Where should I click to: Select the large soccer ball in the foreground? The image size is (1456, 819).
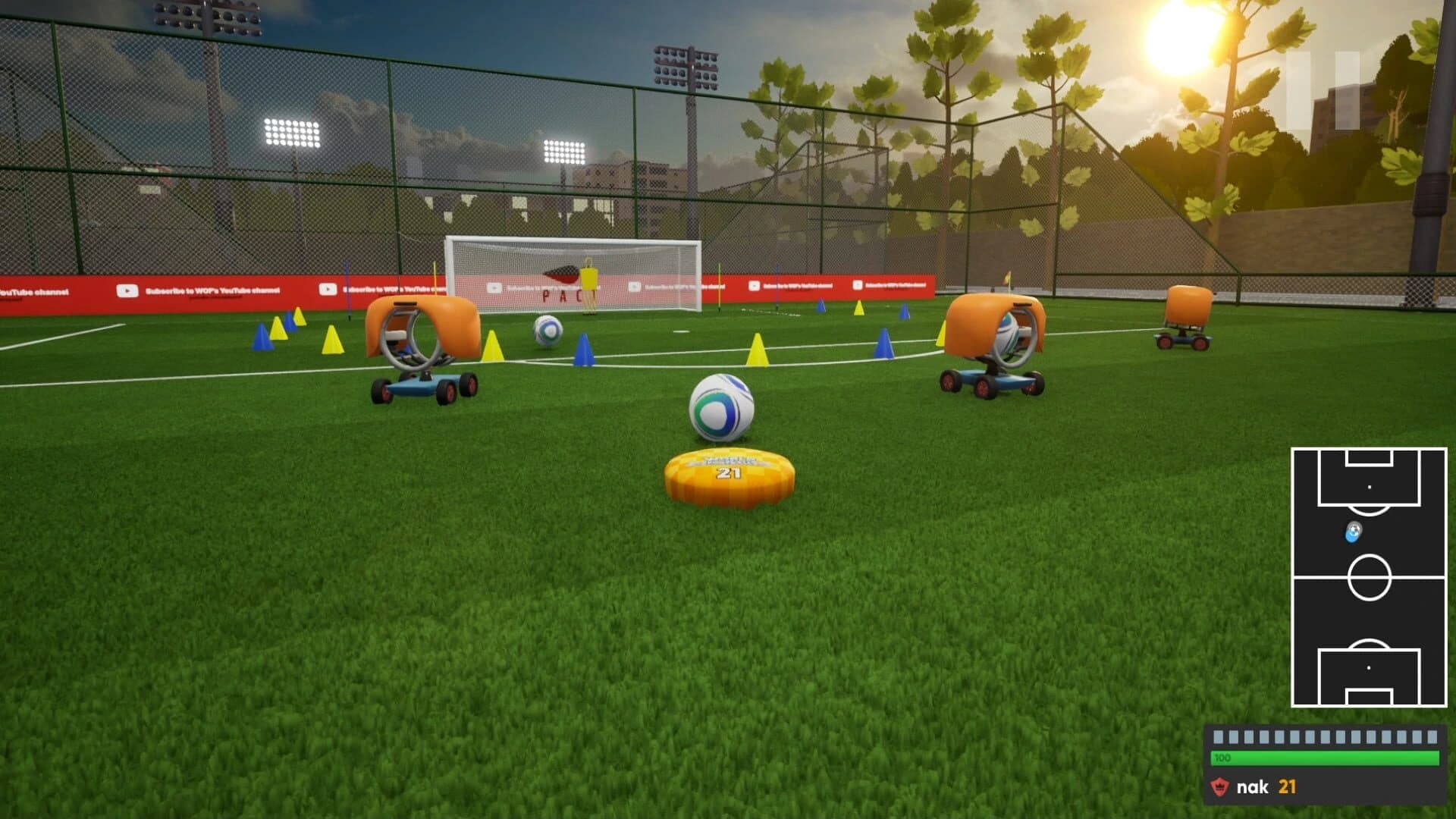point(722,408)
